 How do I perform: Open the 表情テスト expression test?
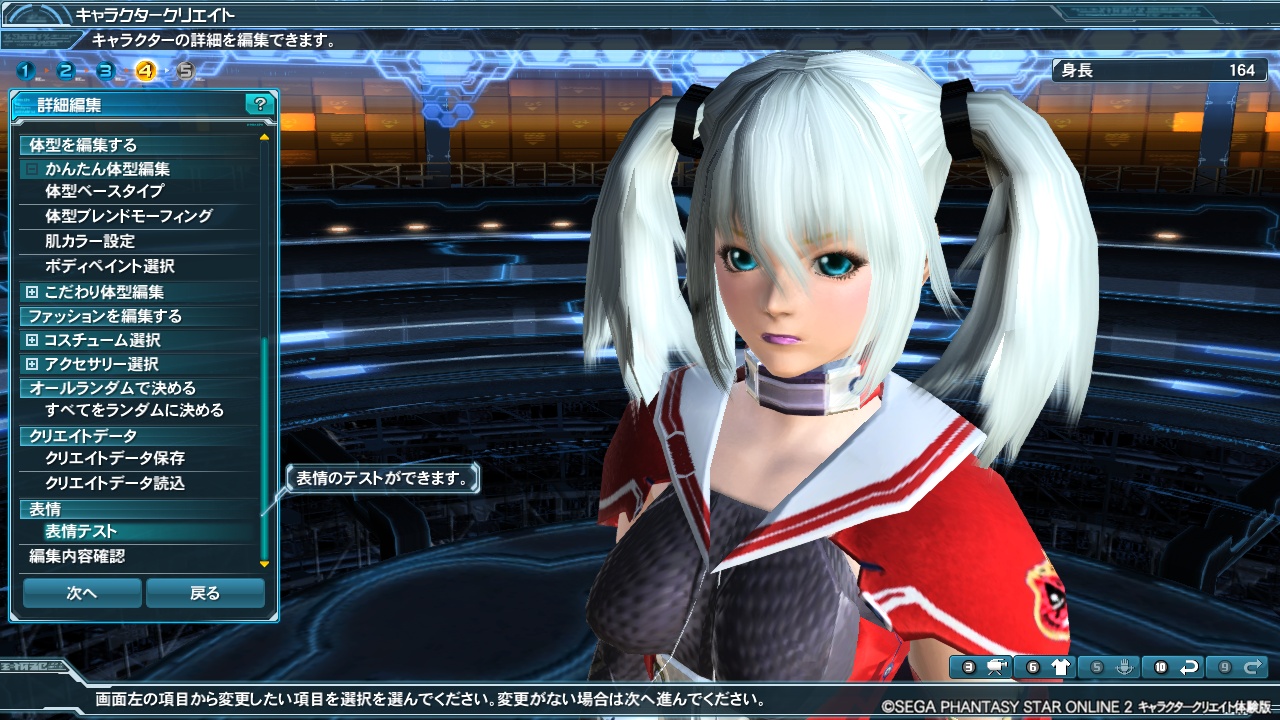(x=81, y=532)
